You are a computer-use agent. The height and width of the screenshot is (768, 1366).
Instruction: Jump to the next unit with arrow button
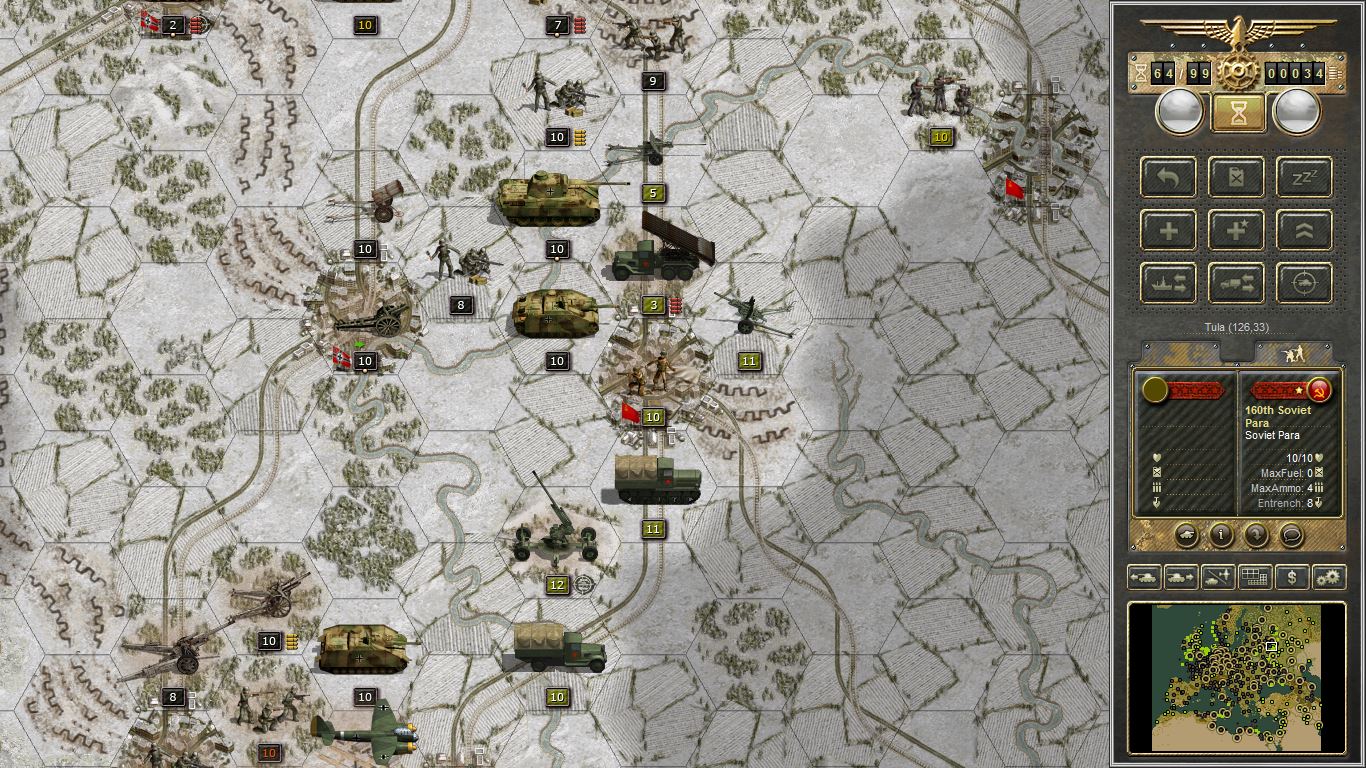[1180, 577]
